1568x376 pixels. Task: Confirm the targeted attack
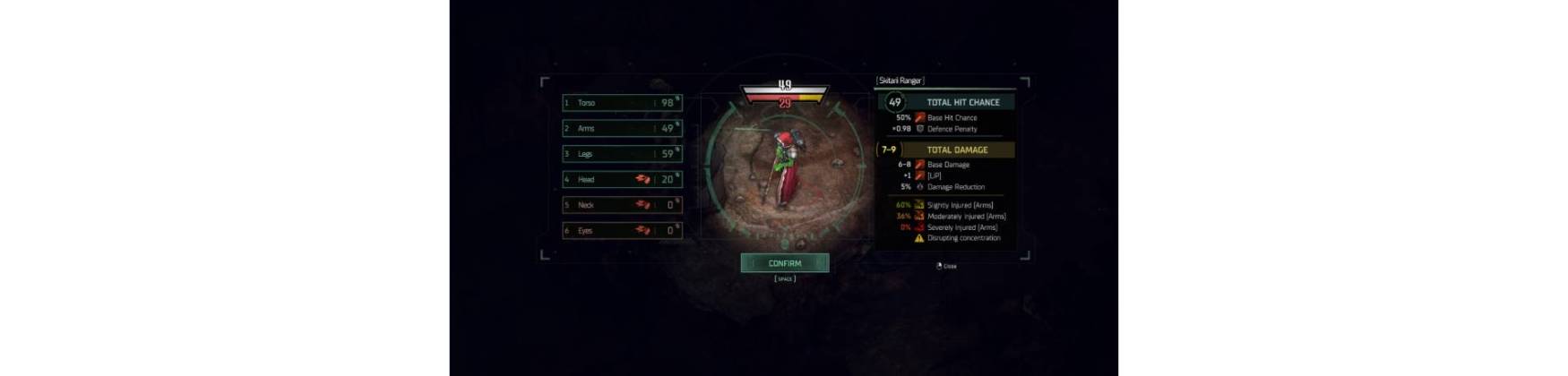785,263
